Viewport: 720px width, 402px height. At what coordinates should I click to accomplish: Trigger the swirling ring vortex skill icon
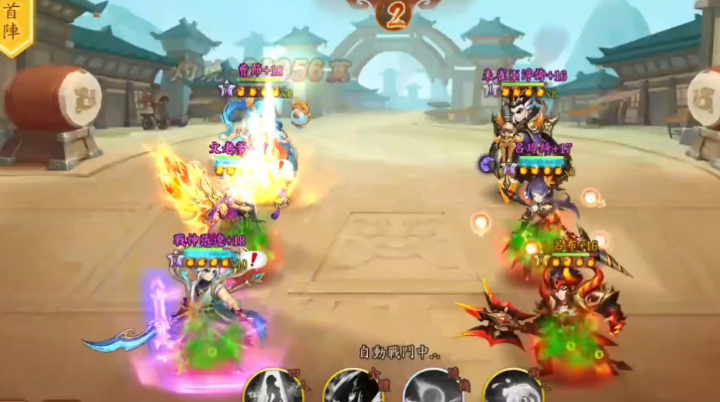click(432, 388)
